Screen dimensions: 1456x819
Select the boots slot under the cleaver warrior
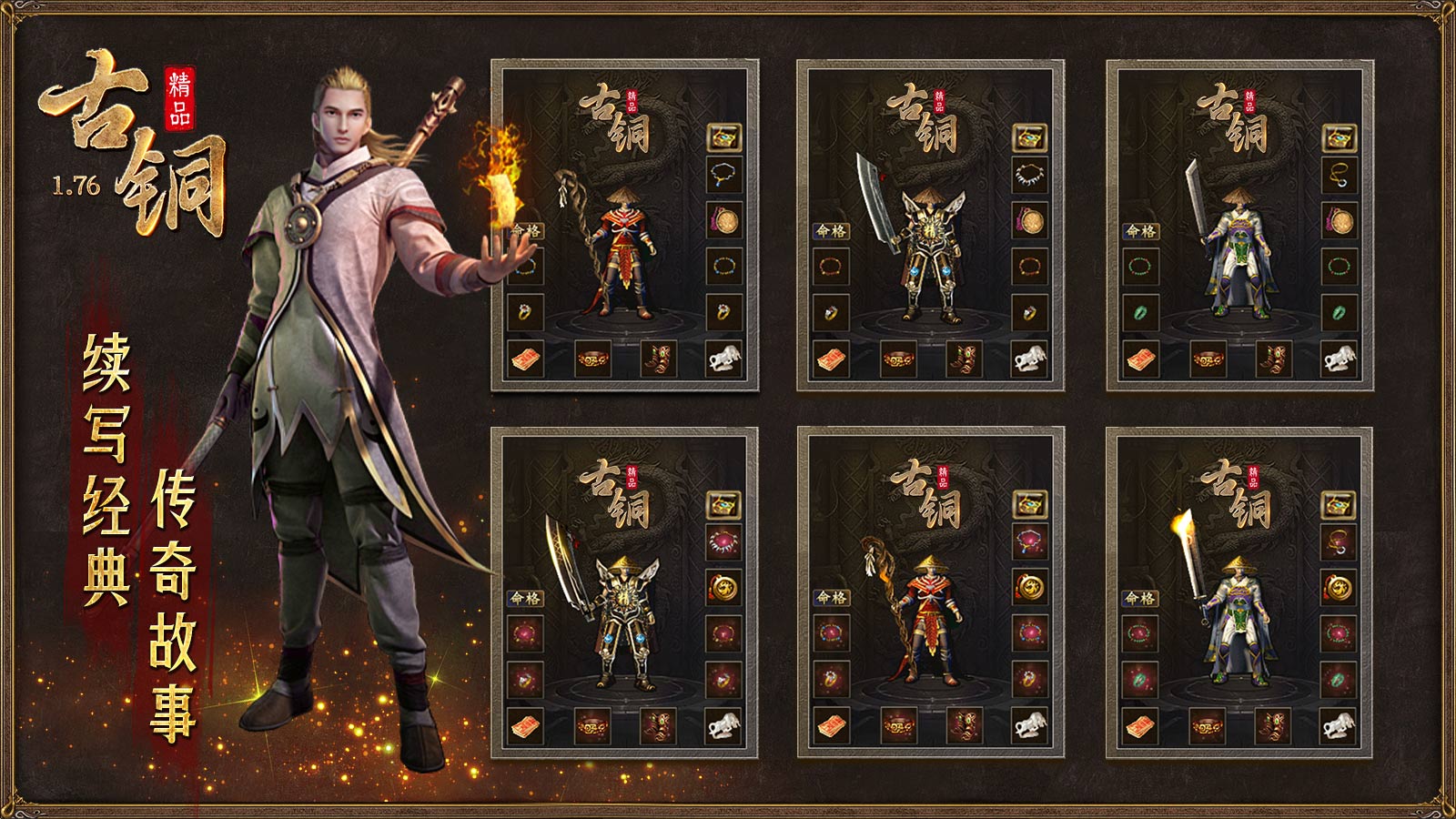[964, 359]
